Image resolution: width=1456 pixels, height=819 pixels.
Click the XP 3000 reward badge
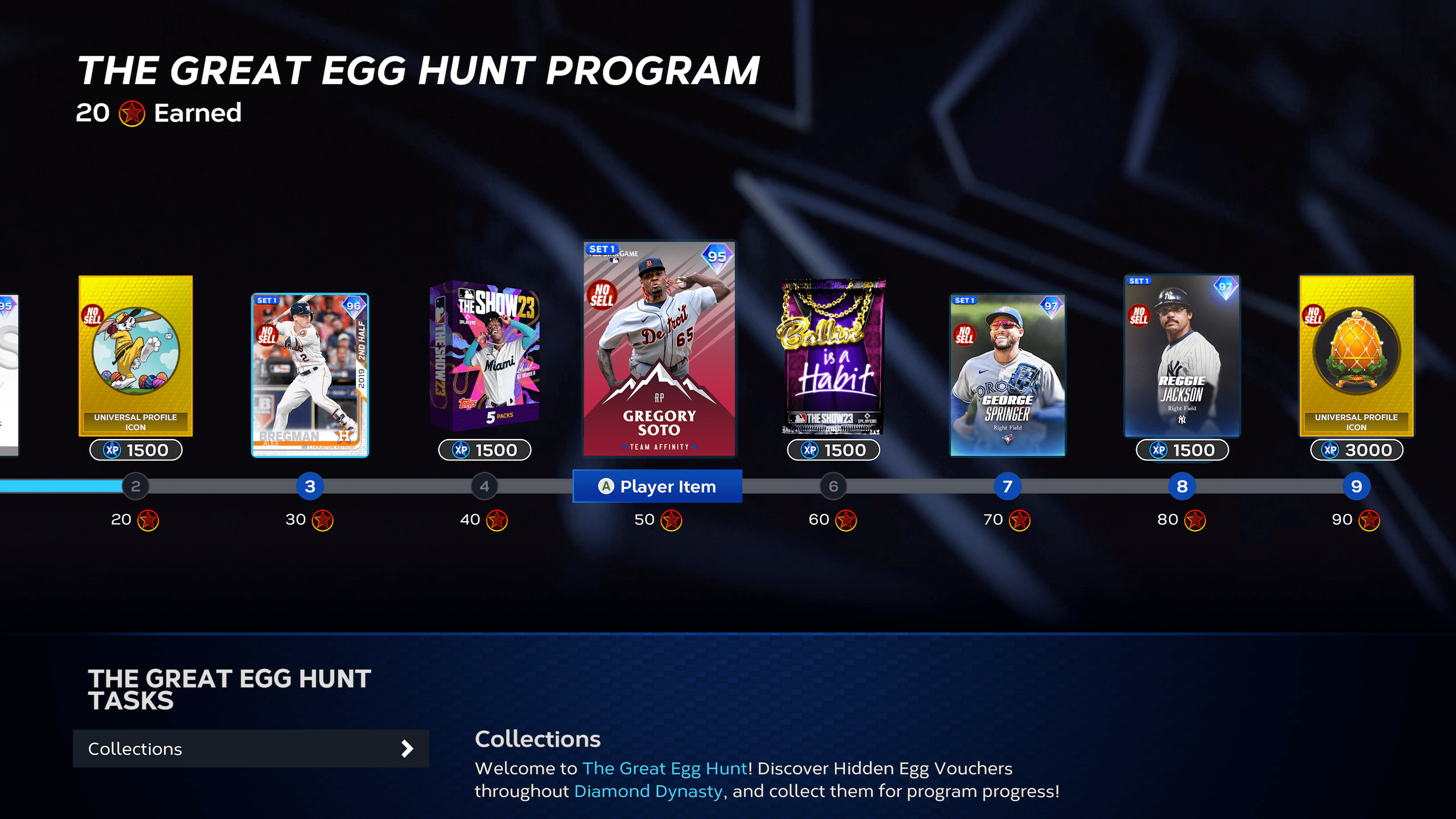pos(1356,449)
